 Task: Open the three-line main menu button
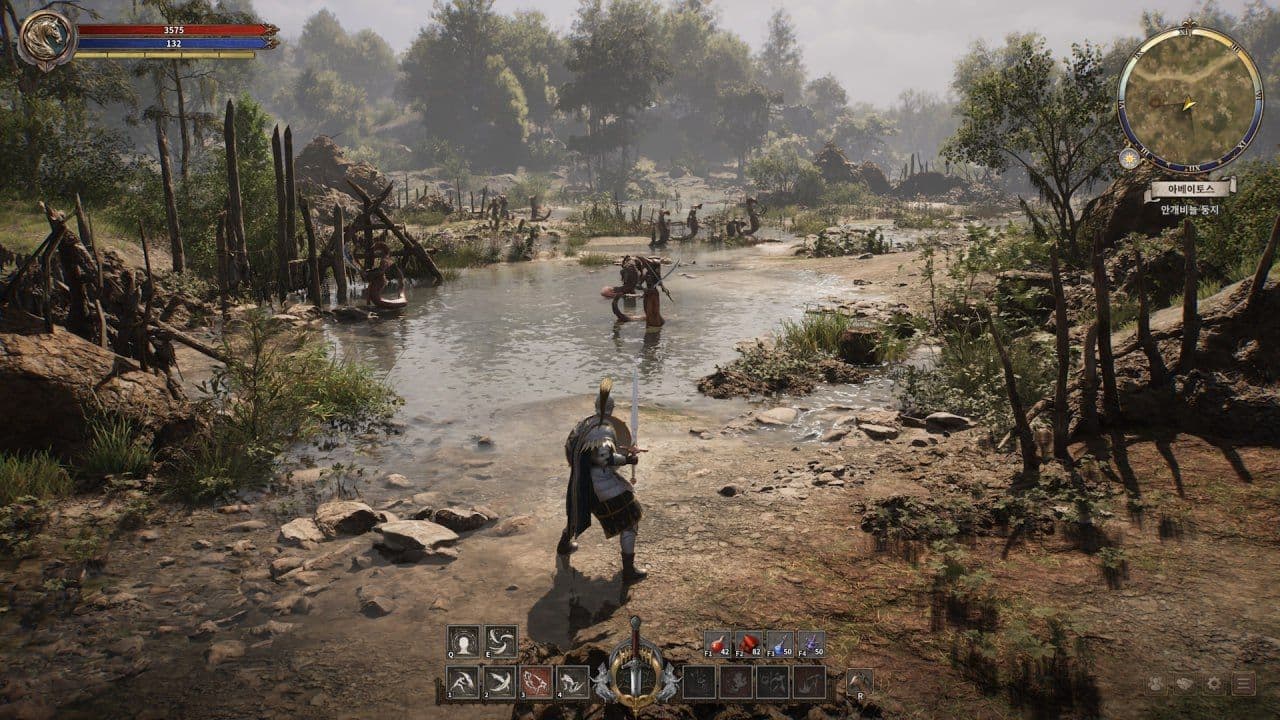coord(1244,684)
